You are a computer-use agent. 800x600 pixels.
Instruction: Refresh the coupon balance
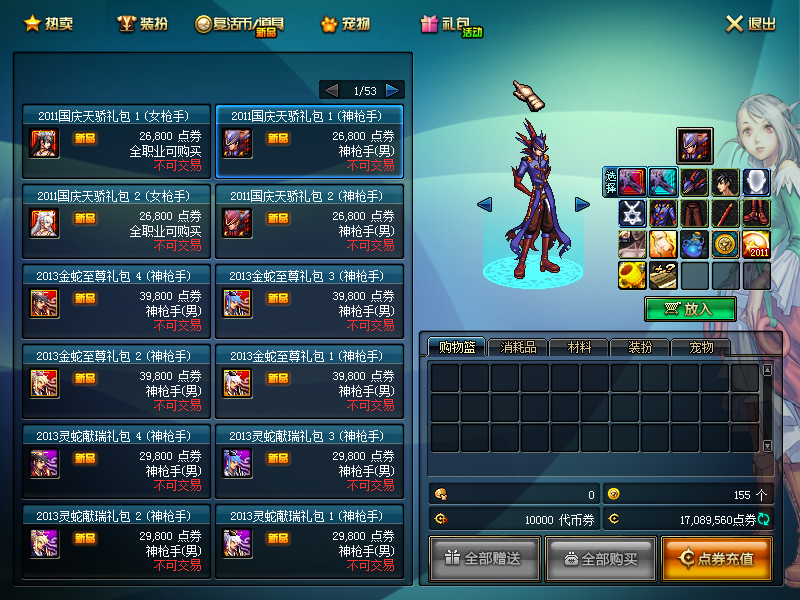pyautogui.click(x=764, y=520)
